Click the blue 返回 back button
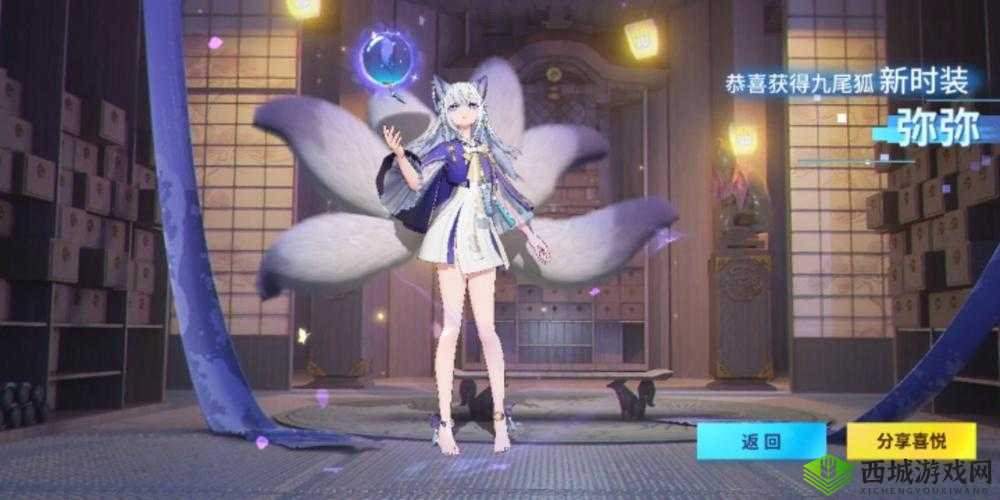The image size is (1000, 500). [762, 440]
